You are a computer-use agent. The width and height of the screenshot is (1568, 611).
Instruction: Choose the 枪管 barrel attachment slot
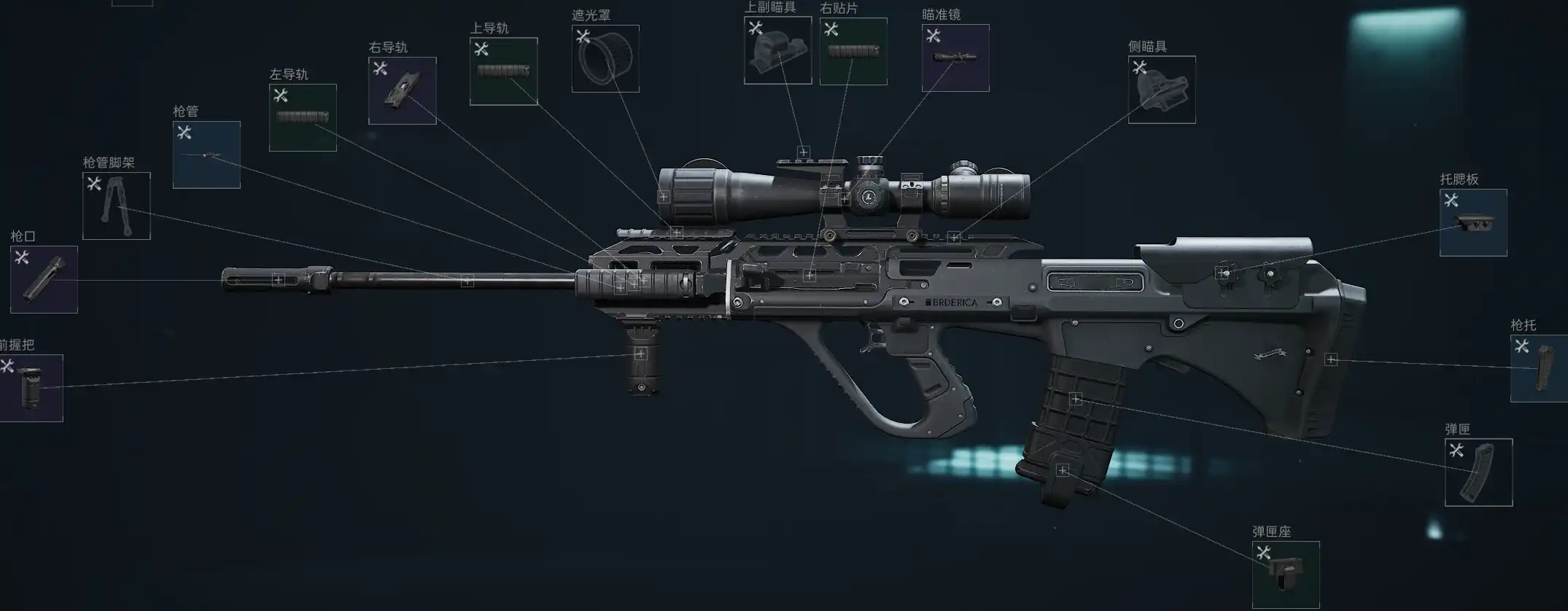pyautogui.click(x=206, y=155)
